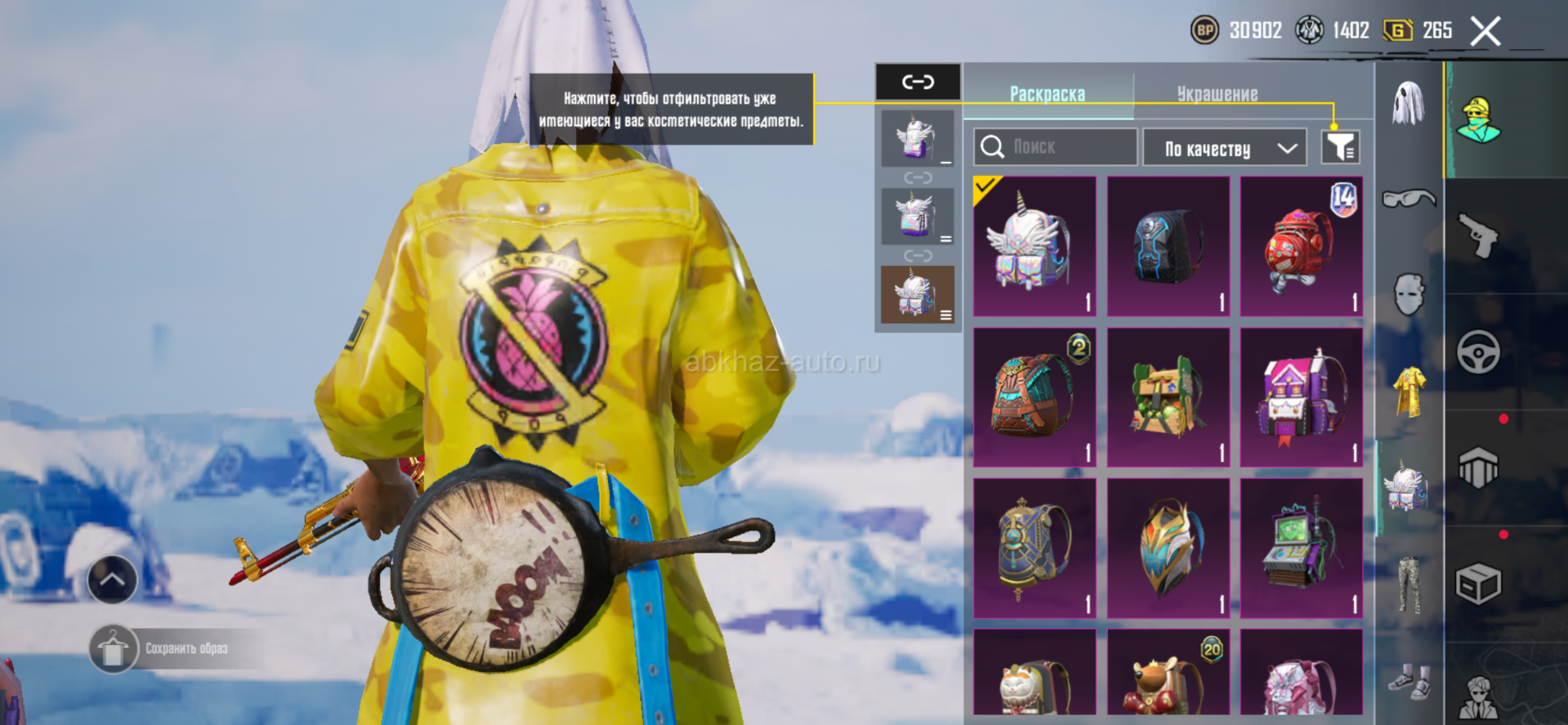Open the steering wheel vehicles section
This screenshot has width=1568, height=725.
tap(1478, 352)
